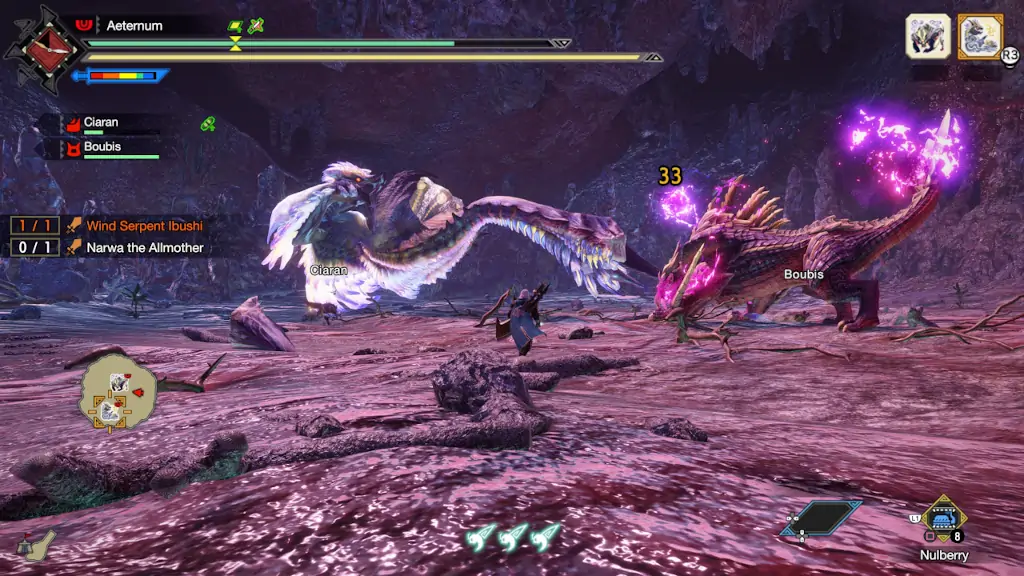Open the circular minimap
The height and width of the screenshot is (576, 1024).
point(118,392)
